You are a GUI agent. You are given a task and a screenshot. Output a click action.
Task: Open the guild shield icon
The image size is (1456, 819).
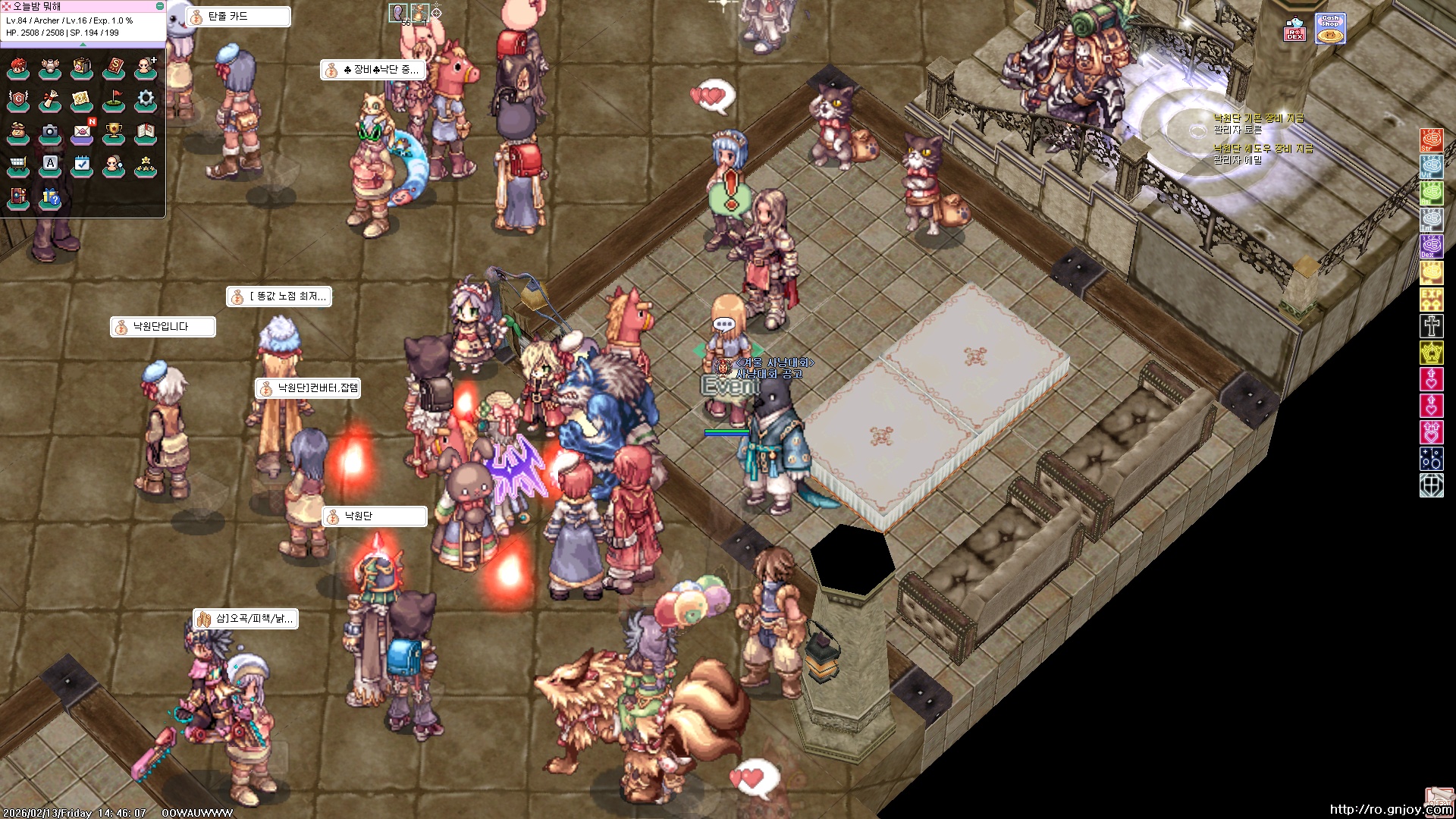pyautogui.click(x=18, y=100)
